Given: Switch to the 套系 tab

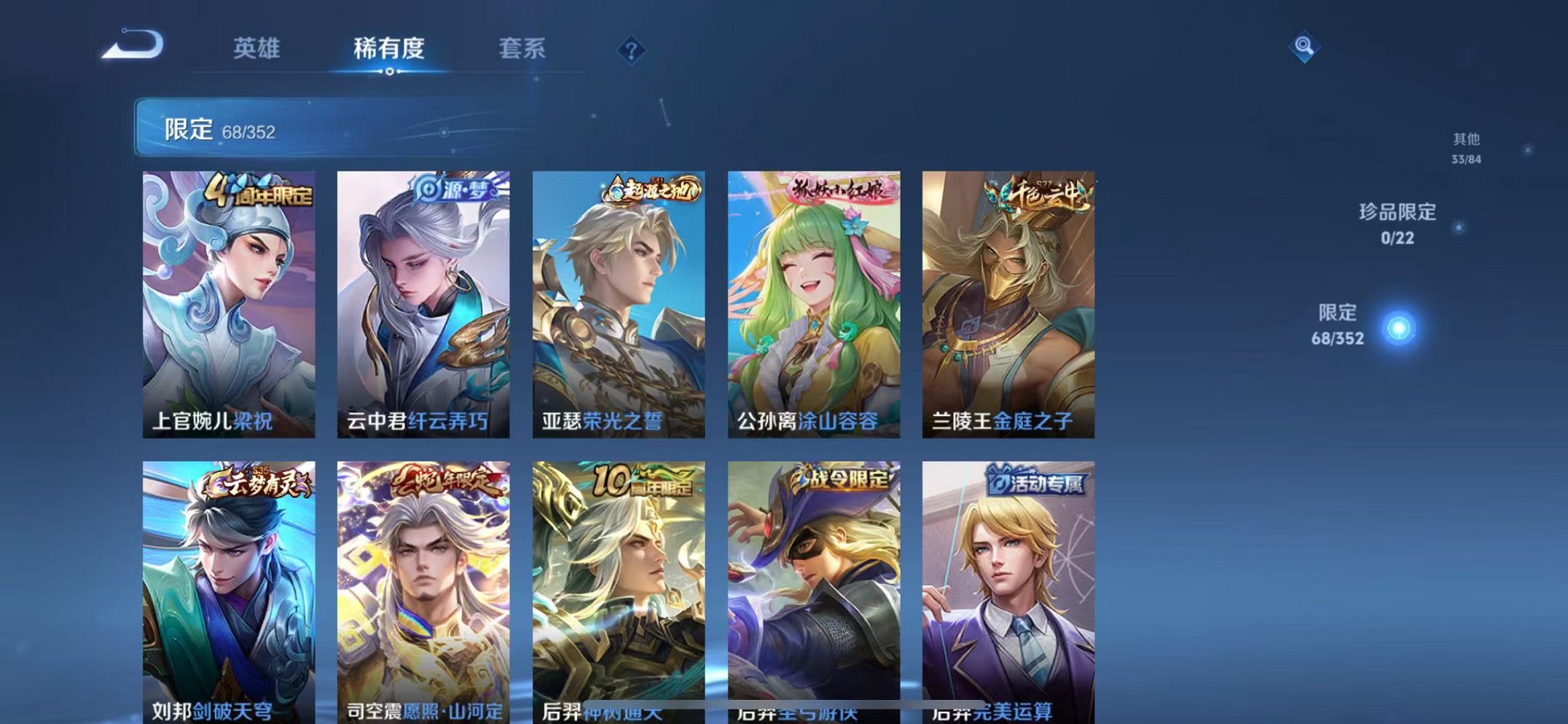Looking at the screenshot, I should click(524, 49).
